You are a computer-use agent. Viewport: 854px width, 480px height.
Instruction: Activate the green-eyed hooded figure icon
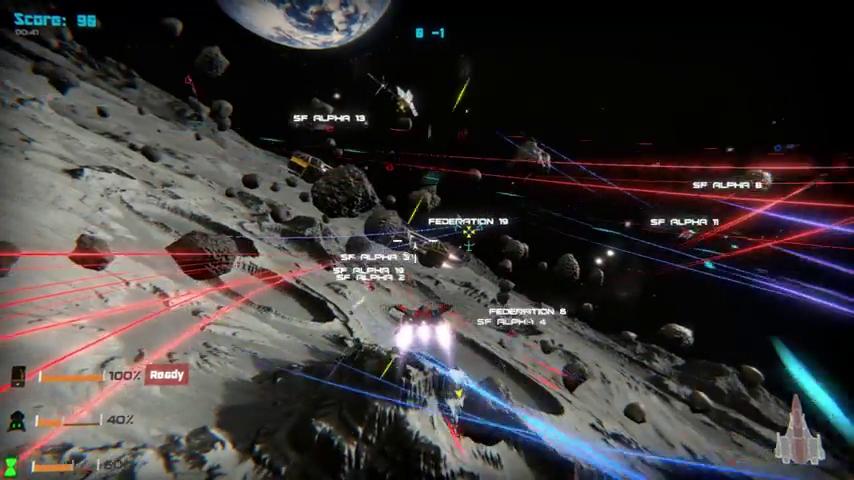point(17,421)
